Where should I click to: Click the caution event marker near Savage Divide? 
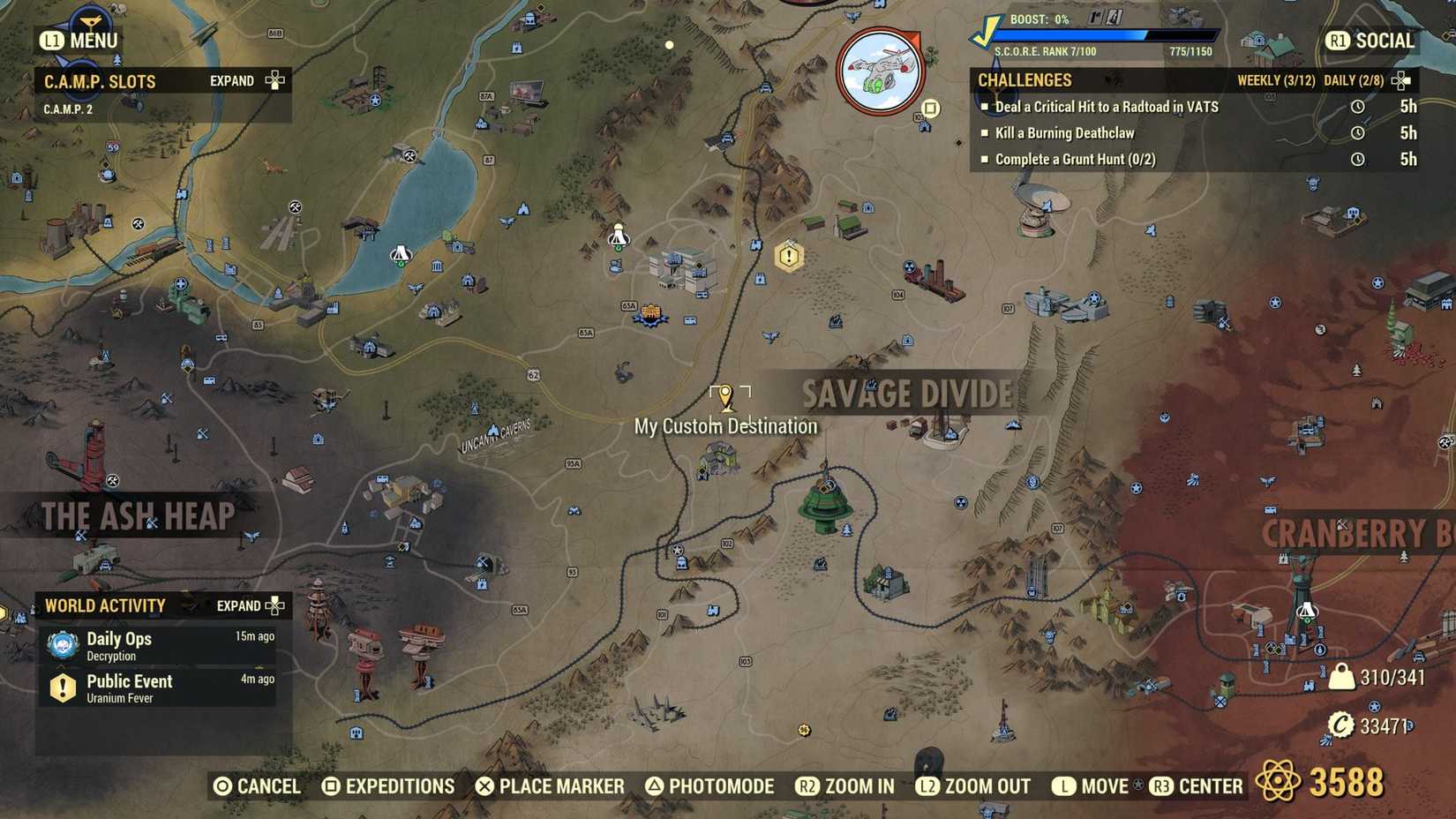(787, 256)
